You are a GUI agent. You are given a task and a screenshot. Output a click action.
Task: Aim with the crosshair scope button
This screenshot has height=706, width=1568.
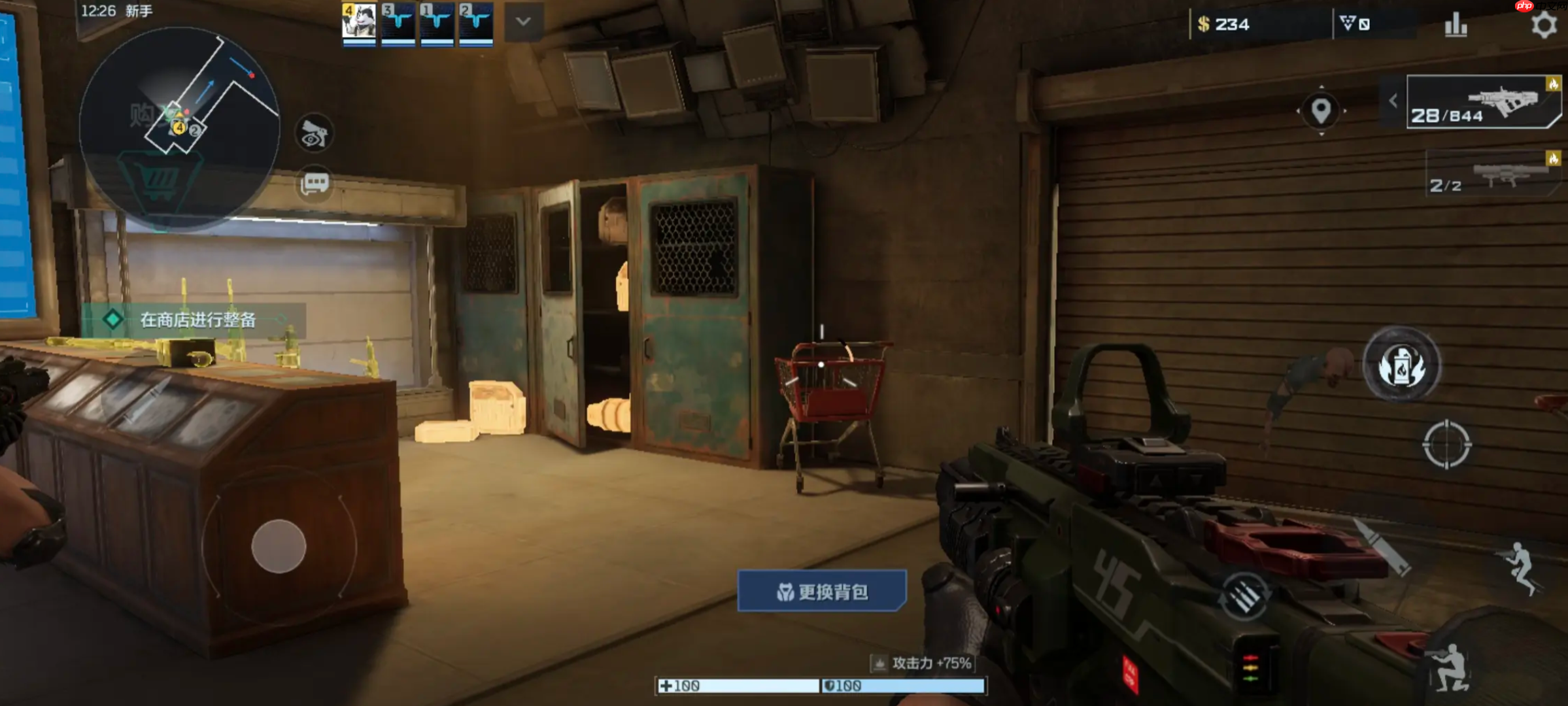pos(1446,445)
